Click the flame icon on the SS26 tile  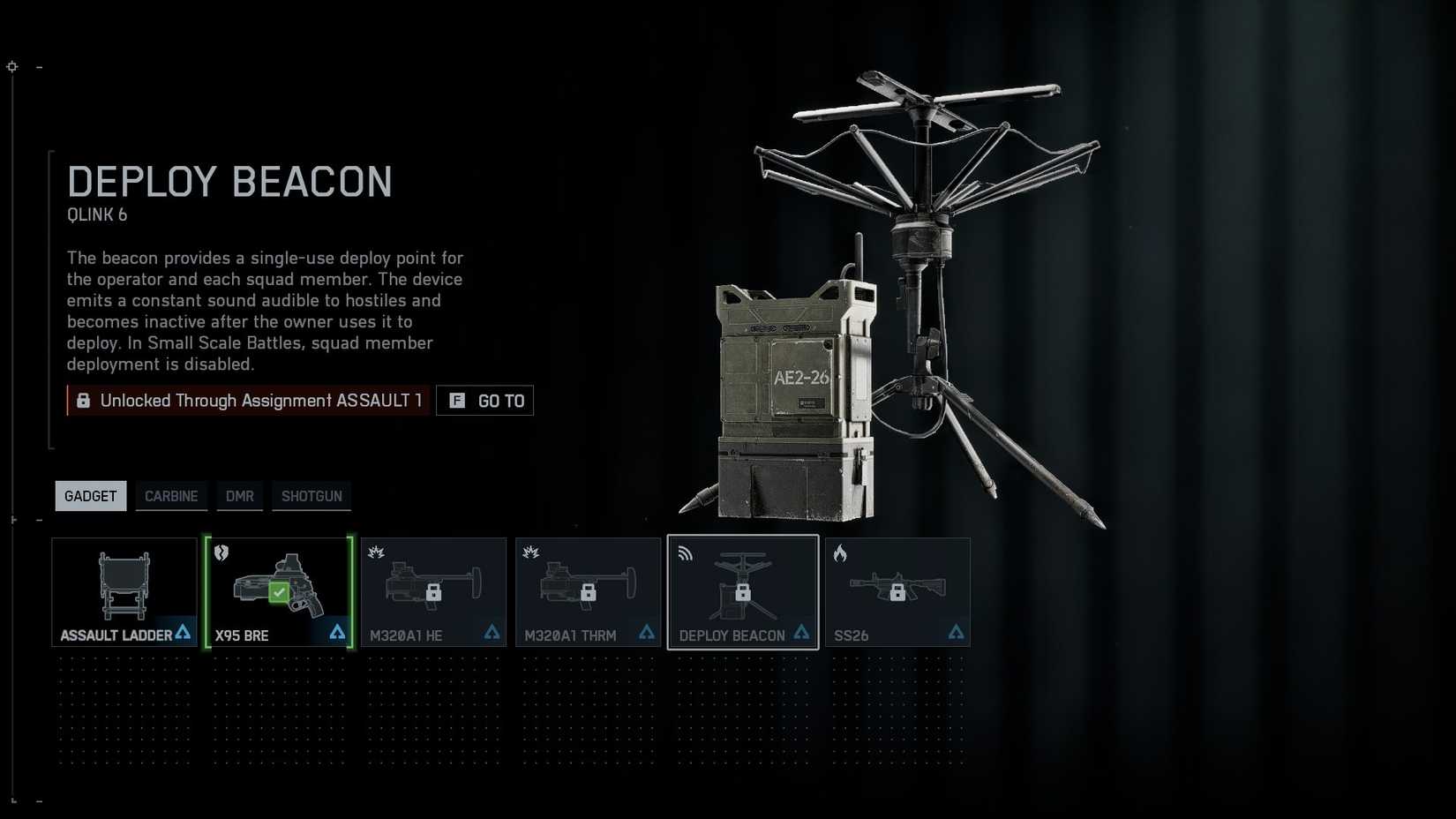pos(840,553)
